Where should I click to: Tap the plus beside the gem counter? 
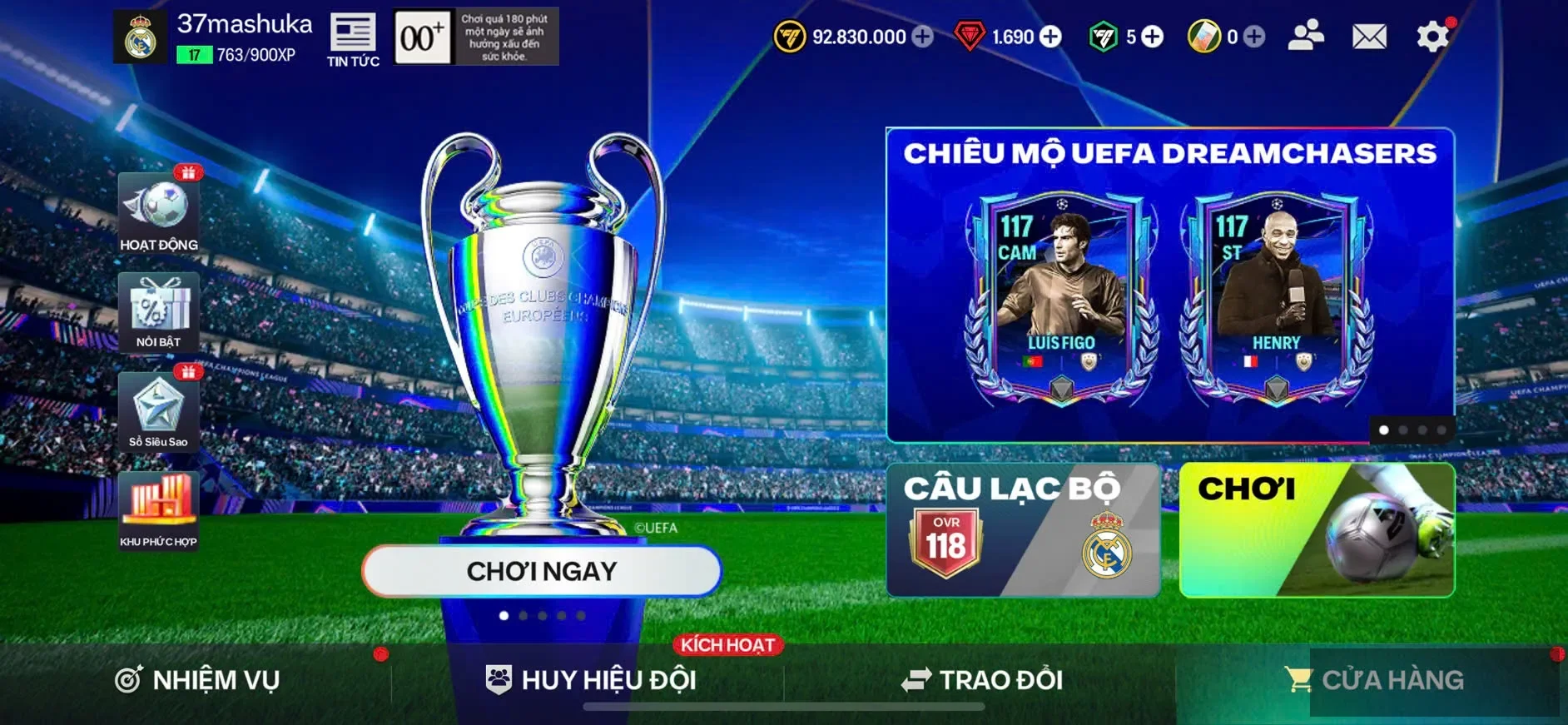pyautogui.click(x=1051, y=37)
